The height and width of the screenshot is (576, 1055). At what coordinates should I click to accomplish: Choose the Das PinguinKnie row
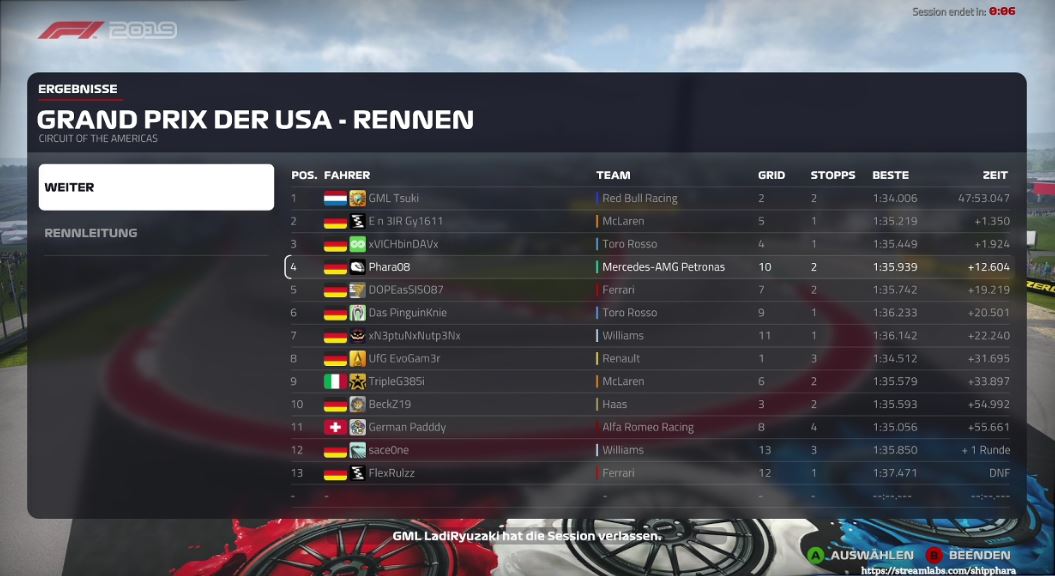coord(650,313)
